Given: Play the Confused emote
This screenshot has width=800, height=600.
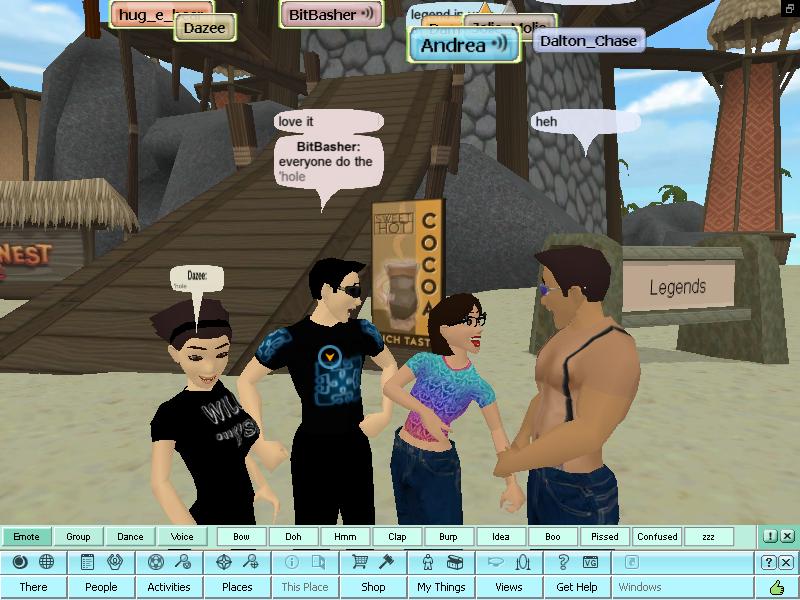Looking at the screenshot, I should [657, 537].
